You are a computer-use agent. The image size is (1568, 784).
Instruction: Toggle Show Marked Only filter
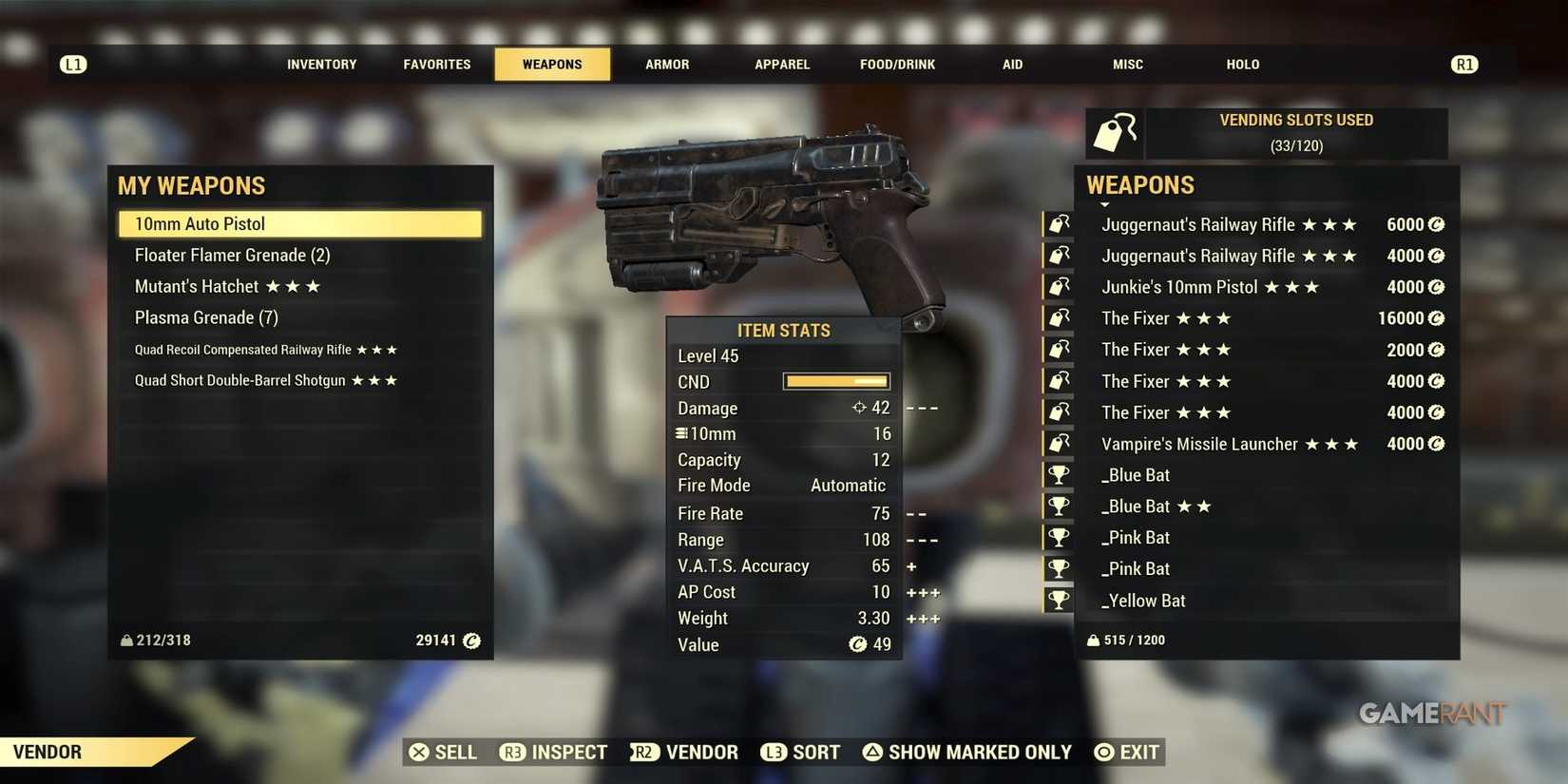point(967,752)
